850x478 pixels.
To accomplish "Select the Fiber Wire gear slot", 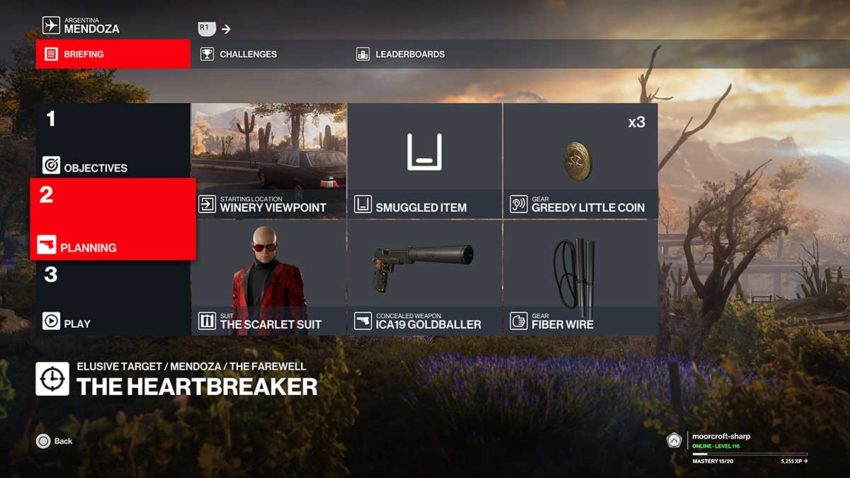I will [580, 277].
